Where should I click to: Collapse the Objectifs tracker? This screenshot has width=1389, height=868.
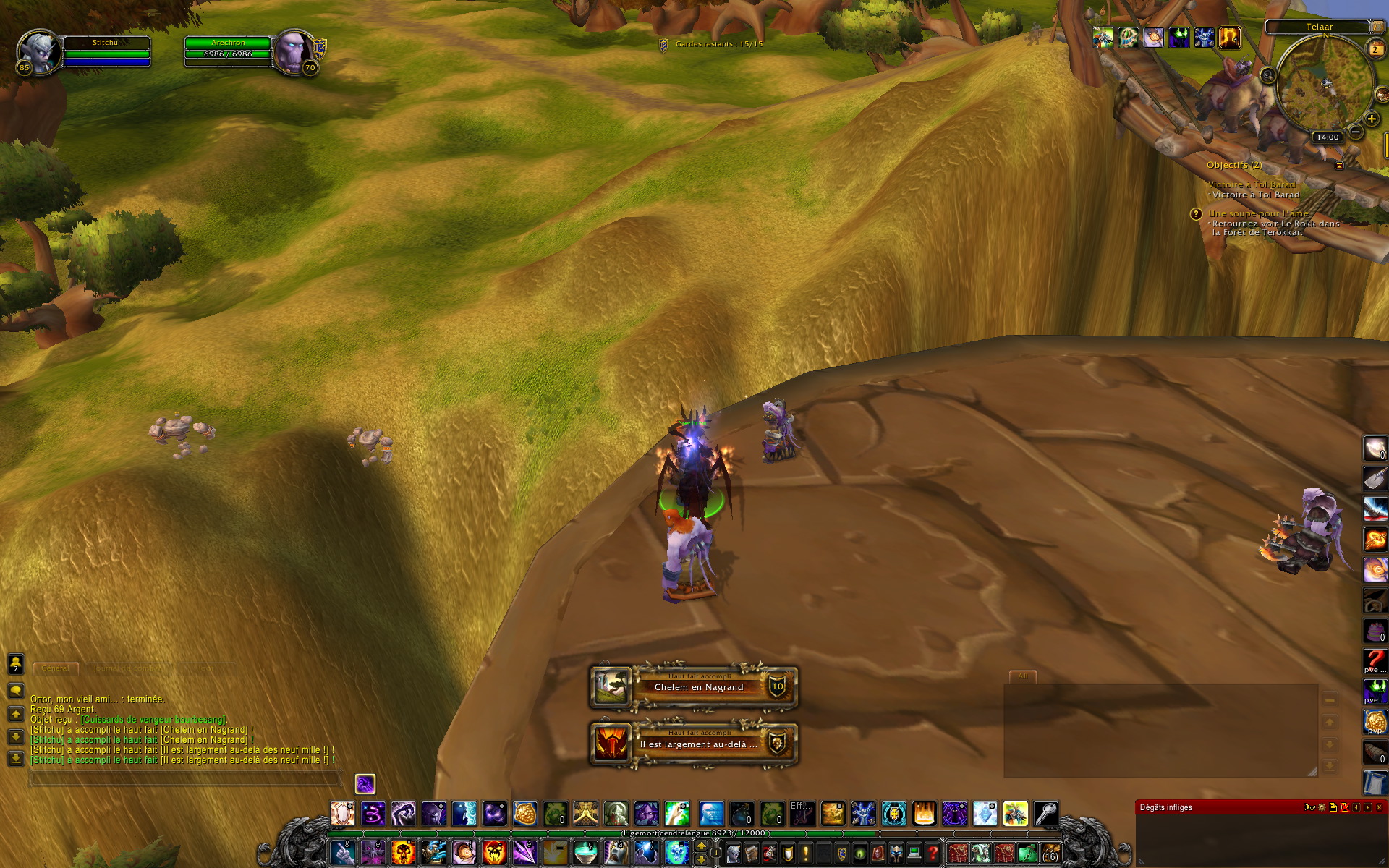[1339, 166]
